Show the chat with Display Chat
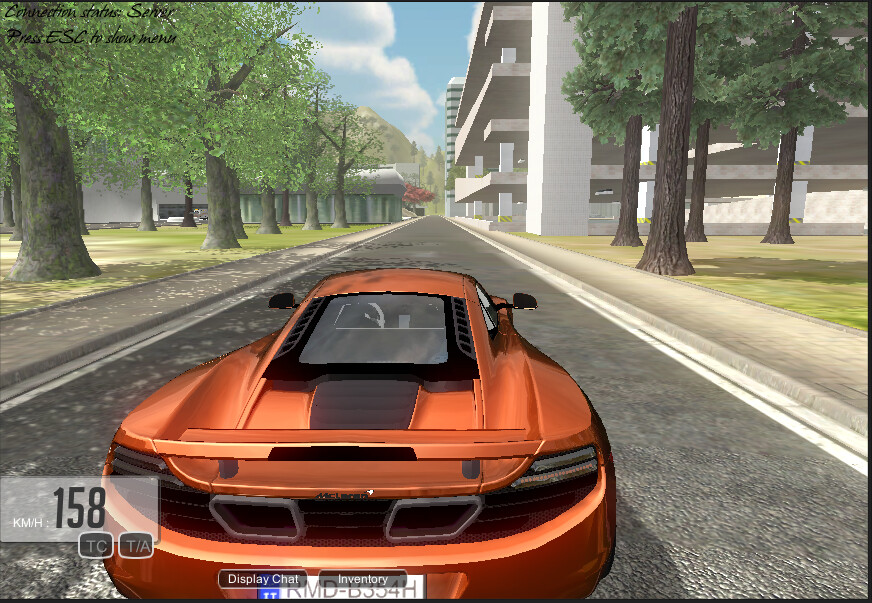The height and width of the screenshot is (603, 872). (x=263, y=579)
